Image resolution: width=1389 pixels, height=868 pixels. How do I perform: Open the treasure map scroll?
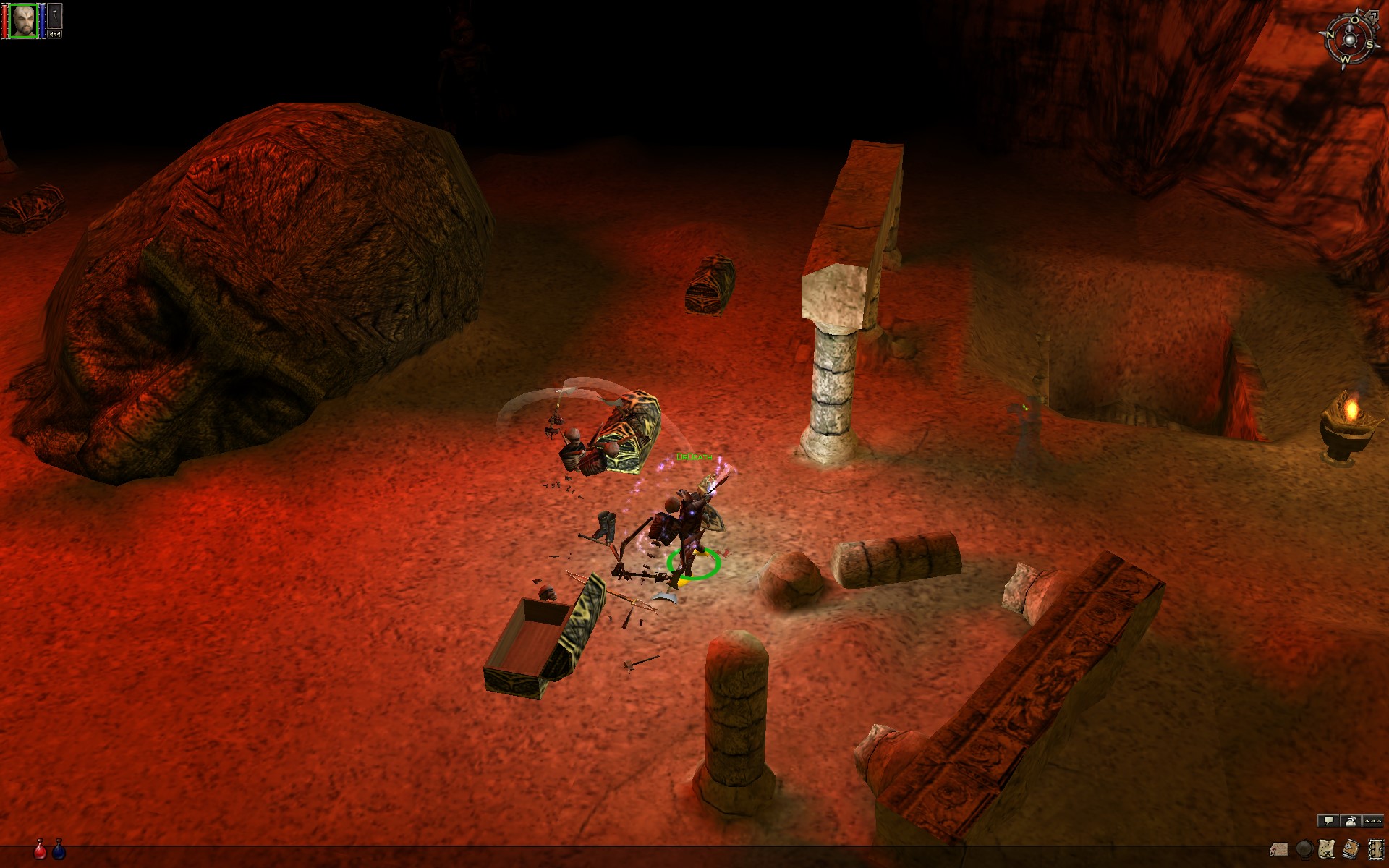point(1327,848)
